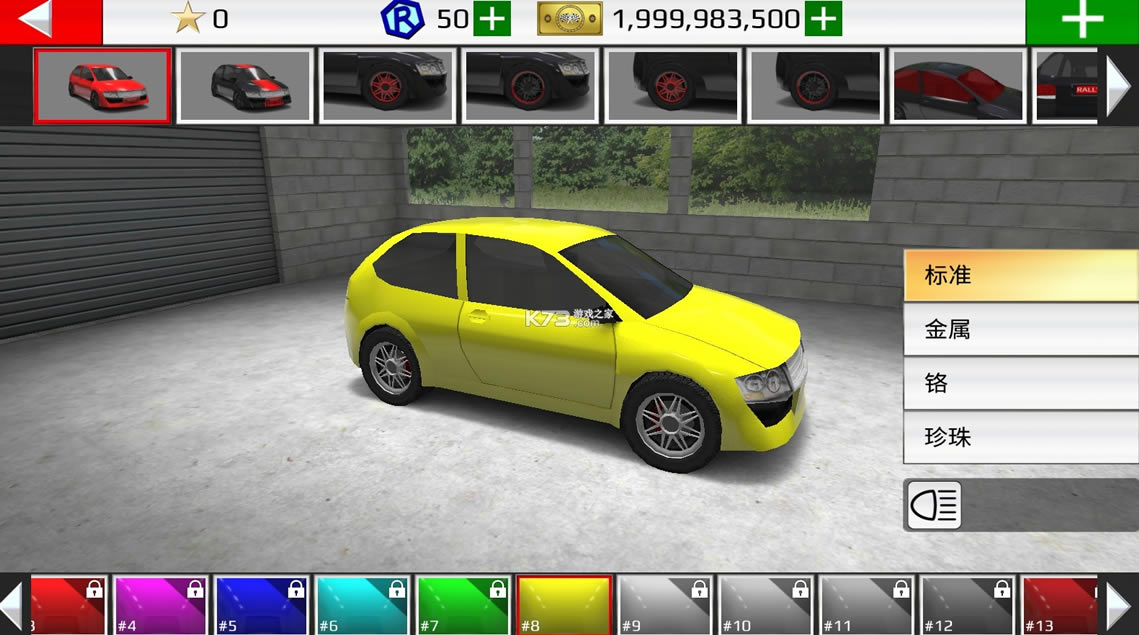Select the red car livery thumbnail

pos(102,86)
